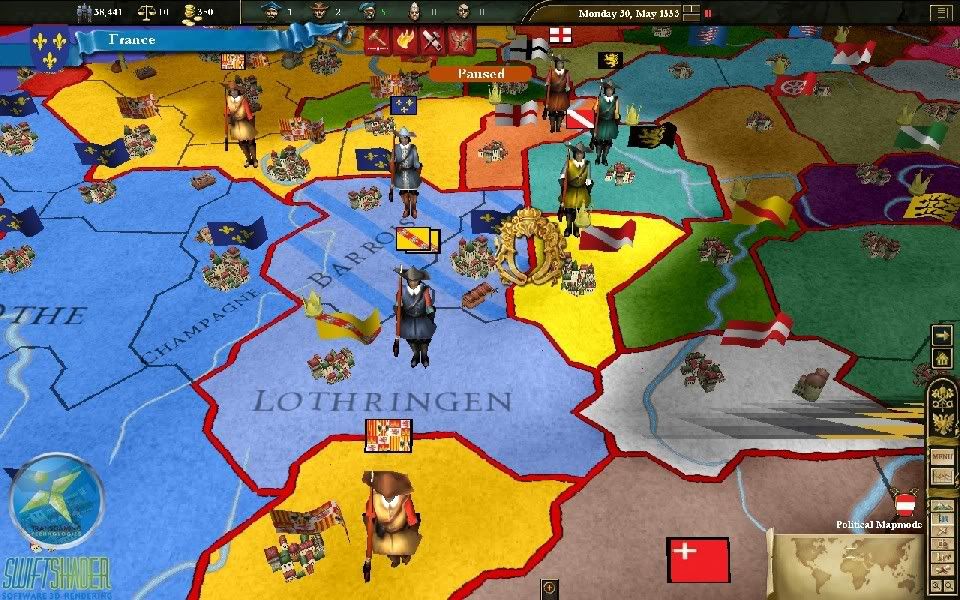The image size is (960, 600).
Task: Toggle the pause button next to the date
Action: (x=708, y=14)
